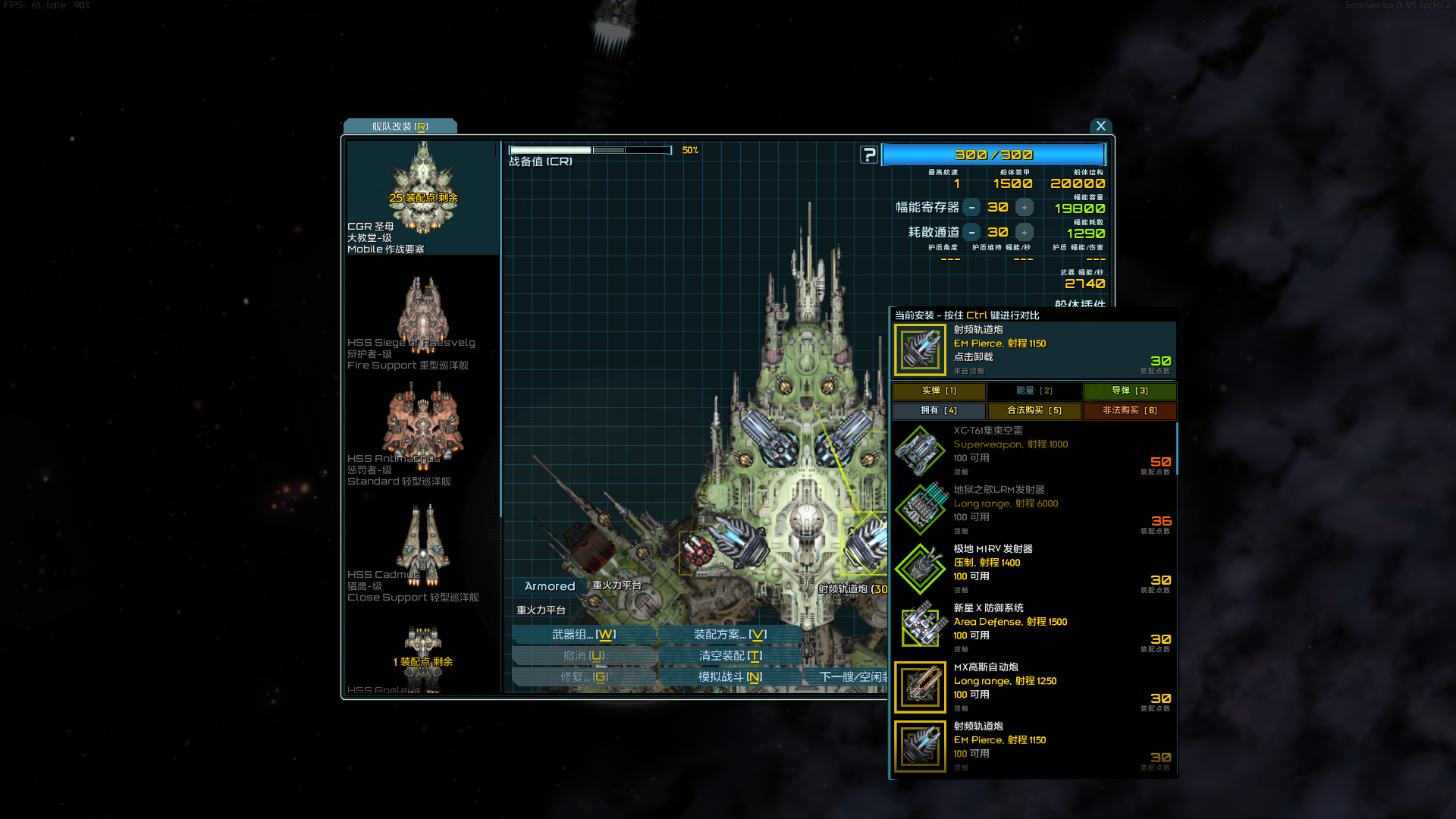
Task: Click the currently installed 射频轨道炮 to unload it
Action: click(920, 350)
